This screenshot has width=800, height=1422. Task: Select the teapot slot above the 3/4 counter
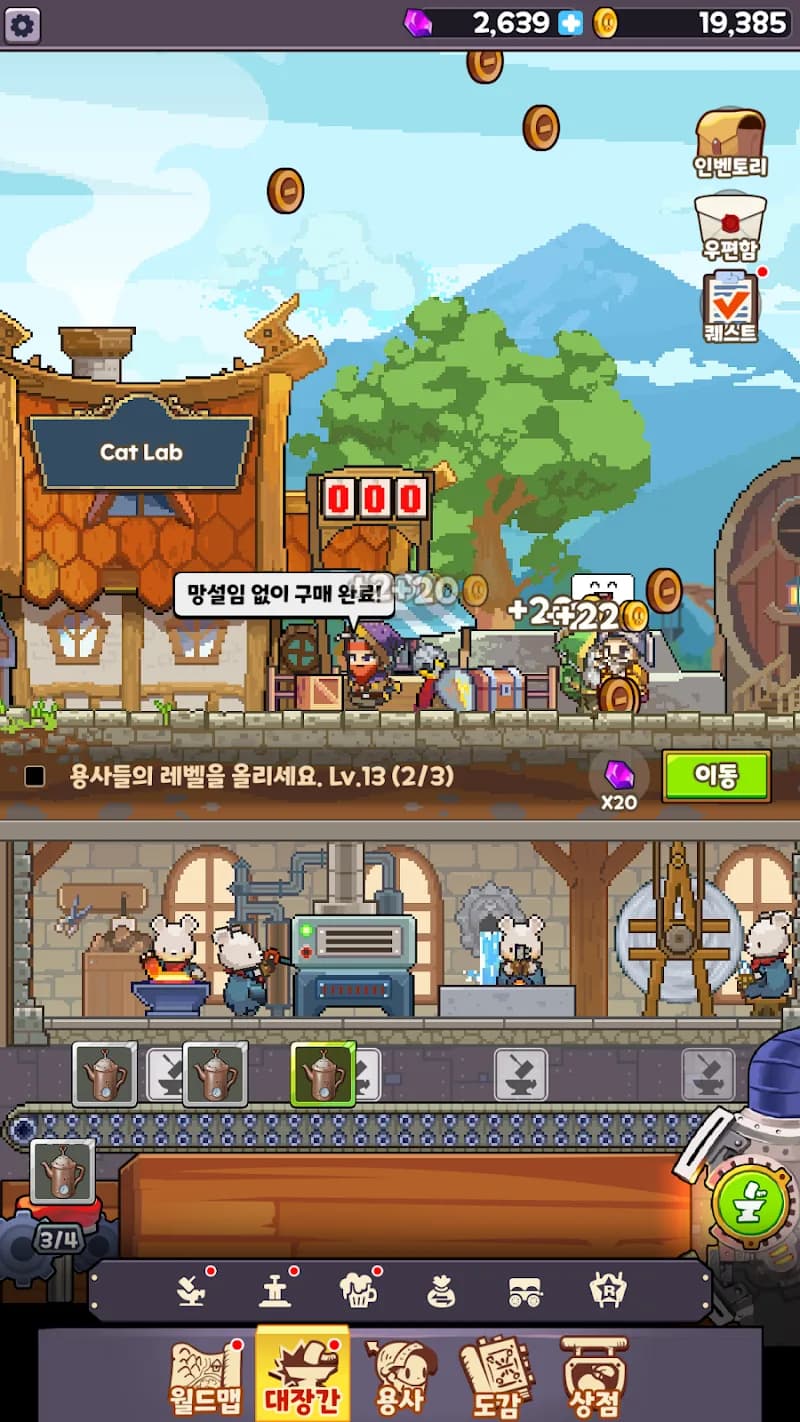click(x=63, y=1171)
